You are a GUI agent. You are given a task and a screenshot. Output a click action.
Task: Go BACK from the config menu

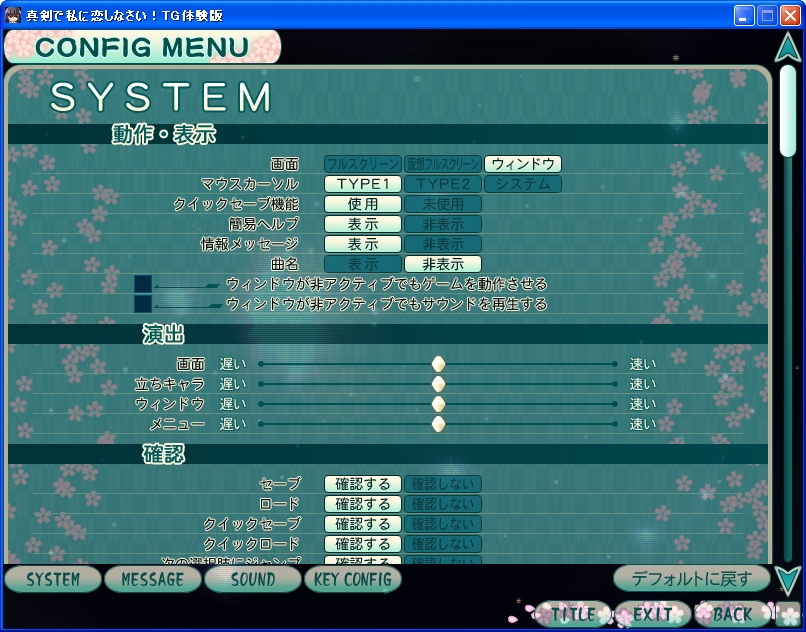click(732, 613)
